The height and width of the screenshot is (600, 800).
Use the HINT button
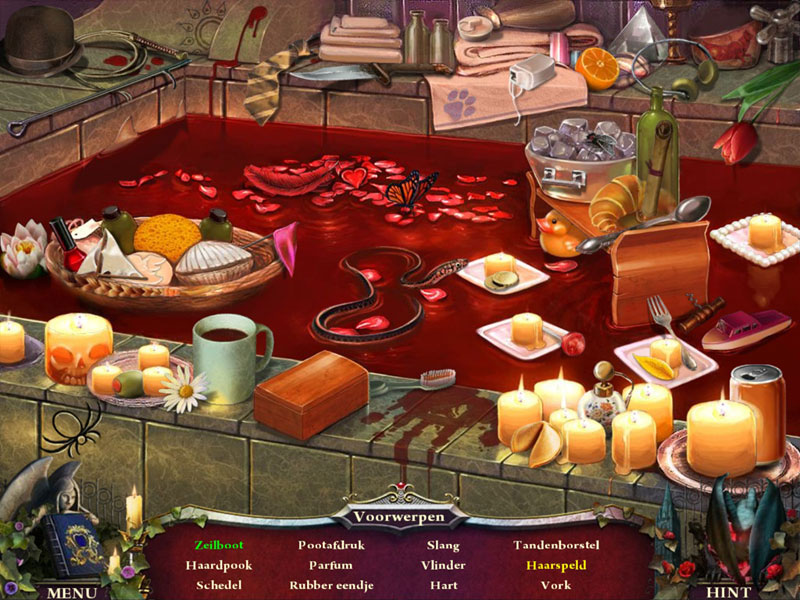[728, 591]
